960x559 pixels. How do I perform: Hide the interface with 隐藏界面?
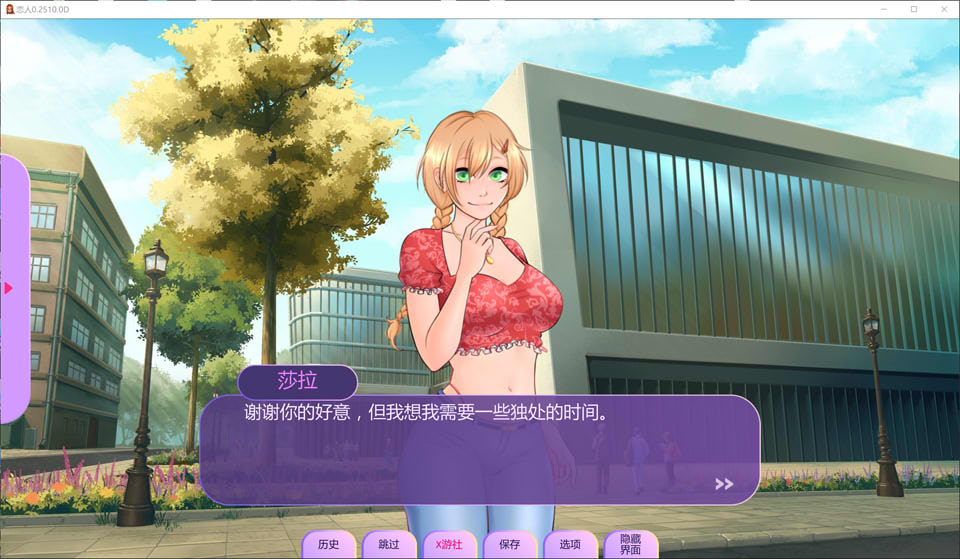point(630,544)
